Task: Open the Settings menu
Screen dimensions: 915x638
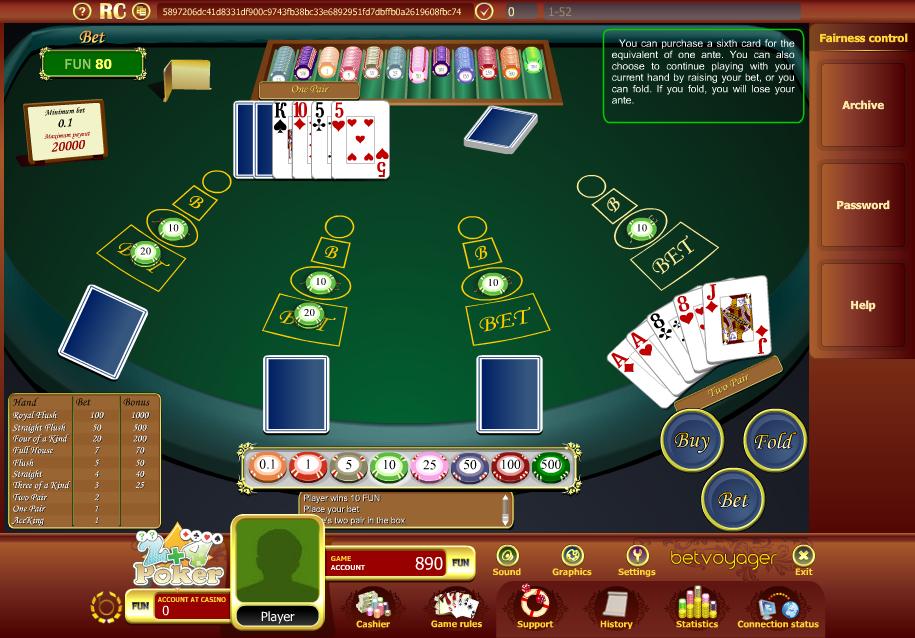Action: [x=636, y=560]
